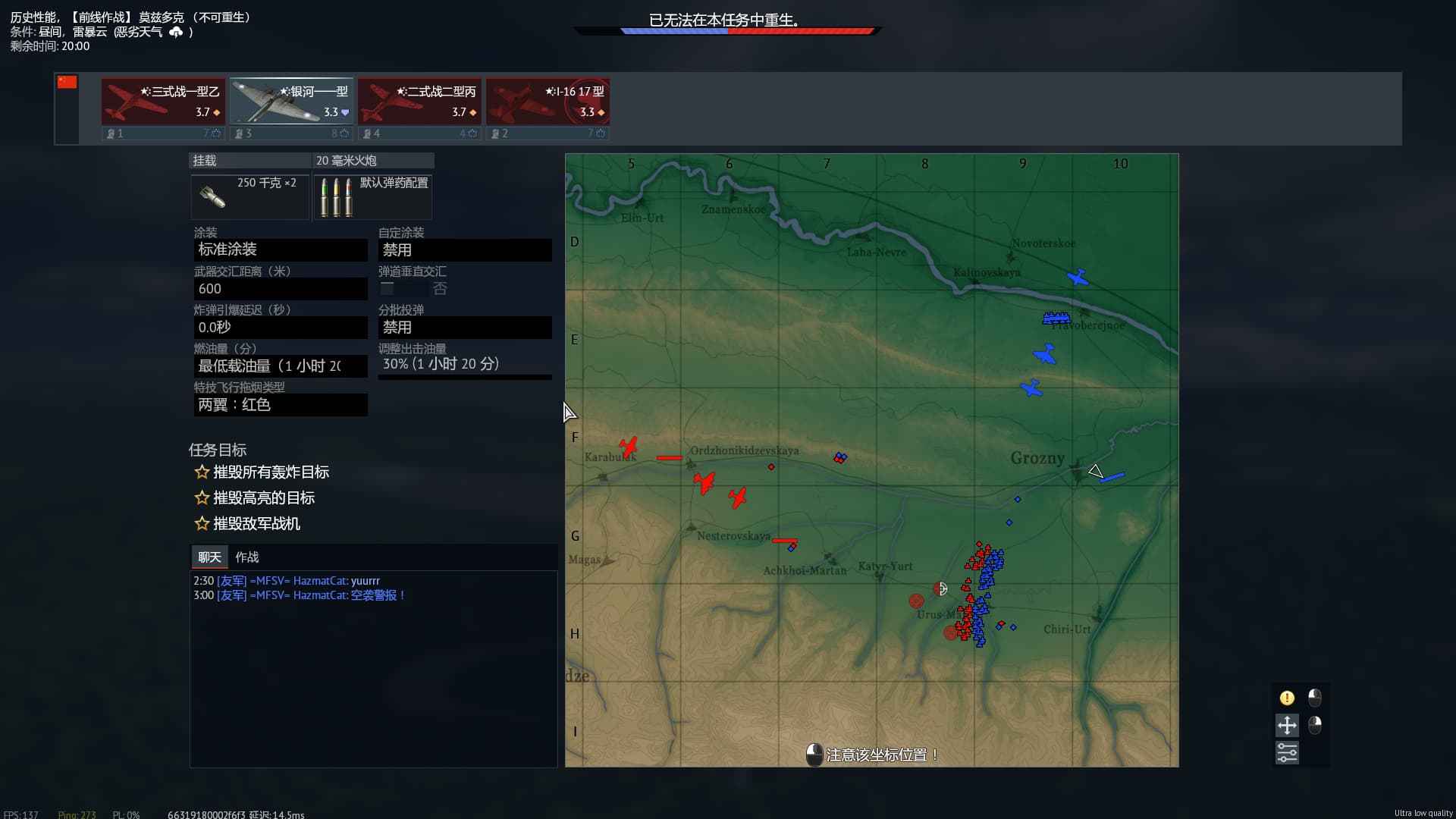Viewport: 1456px width, 819px height.
Task: Select the 银河一型 aircraft slot
Action: (x=291, y=101)
